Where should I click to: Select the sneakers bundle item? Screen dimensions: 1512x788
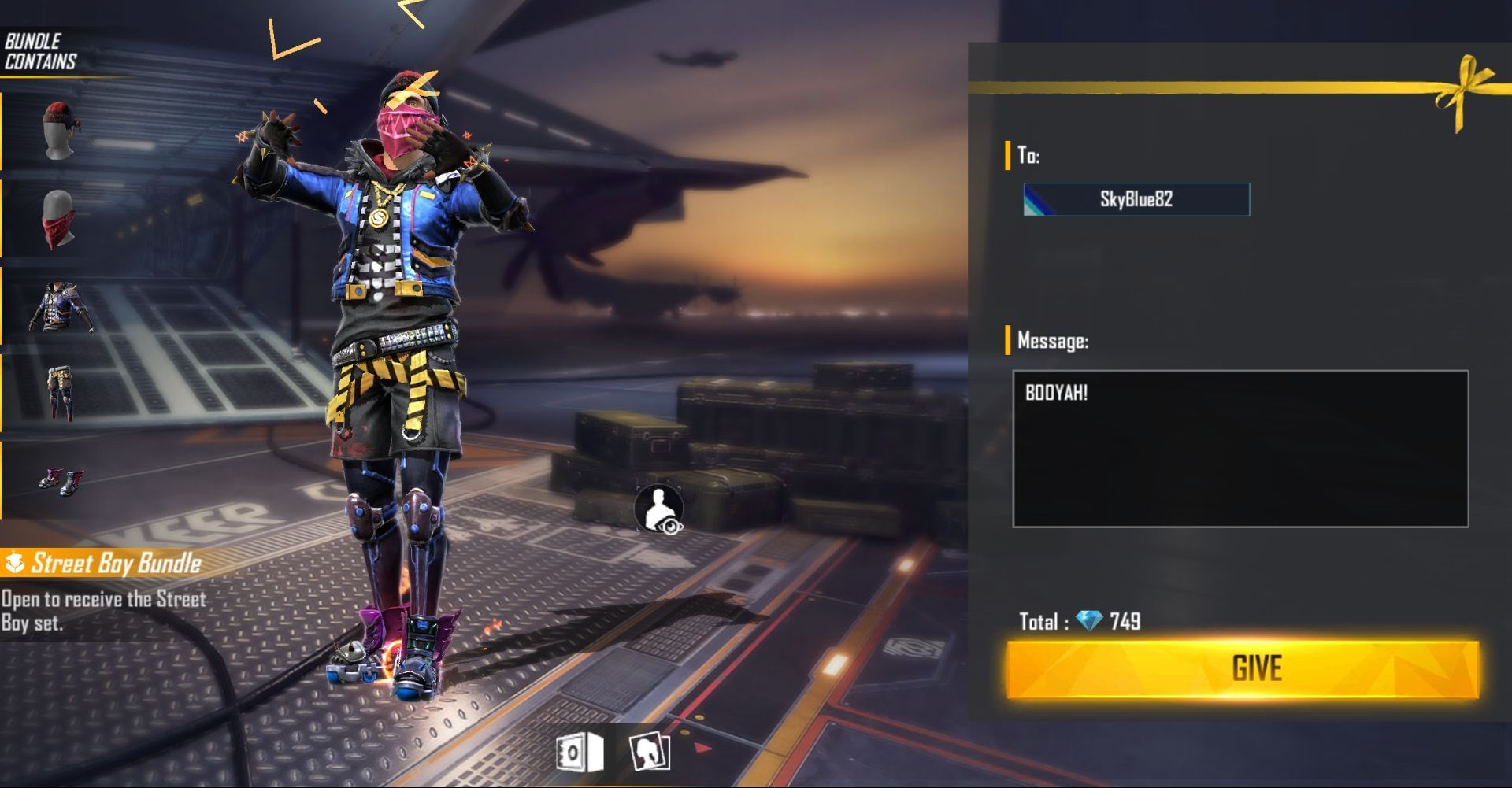[60, 479]
